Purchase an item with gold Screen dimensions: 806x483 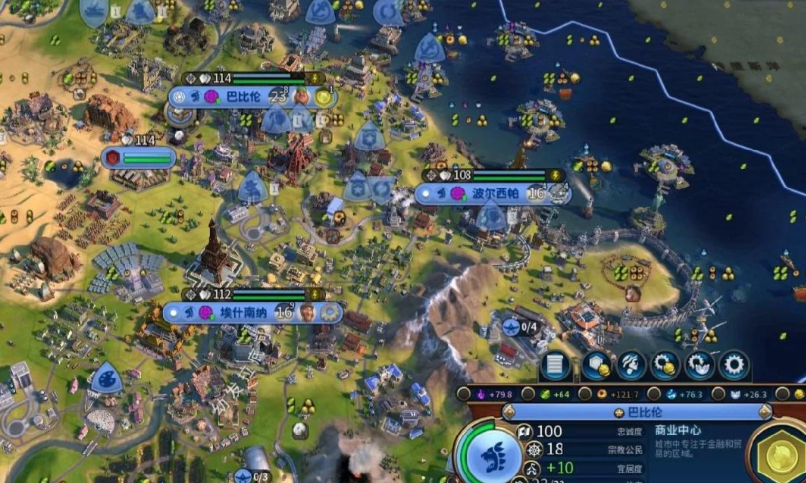coord(666,365)
